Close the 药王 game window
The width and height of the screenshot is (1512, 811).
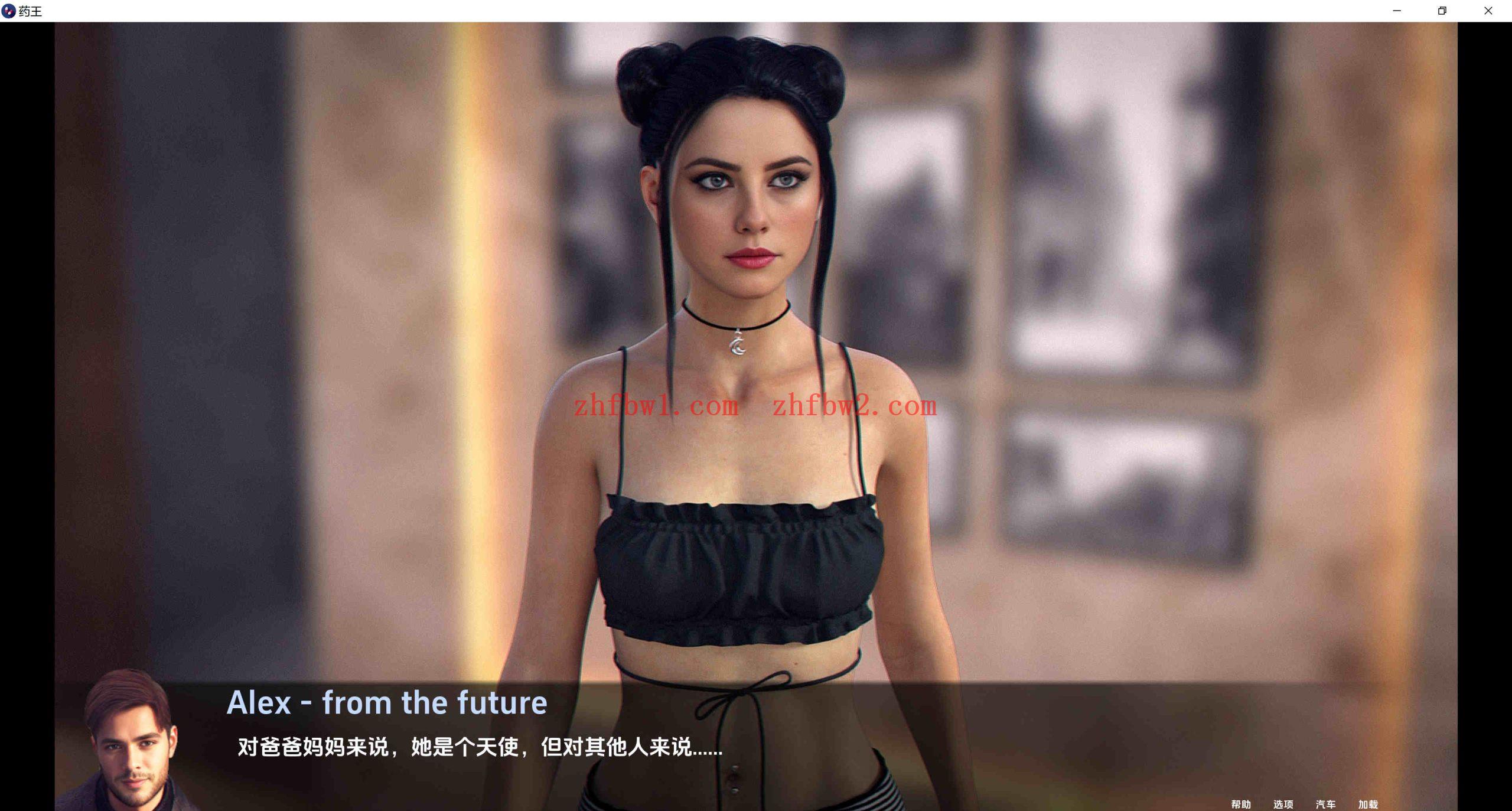click(x=1488, y=11)
